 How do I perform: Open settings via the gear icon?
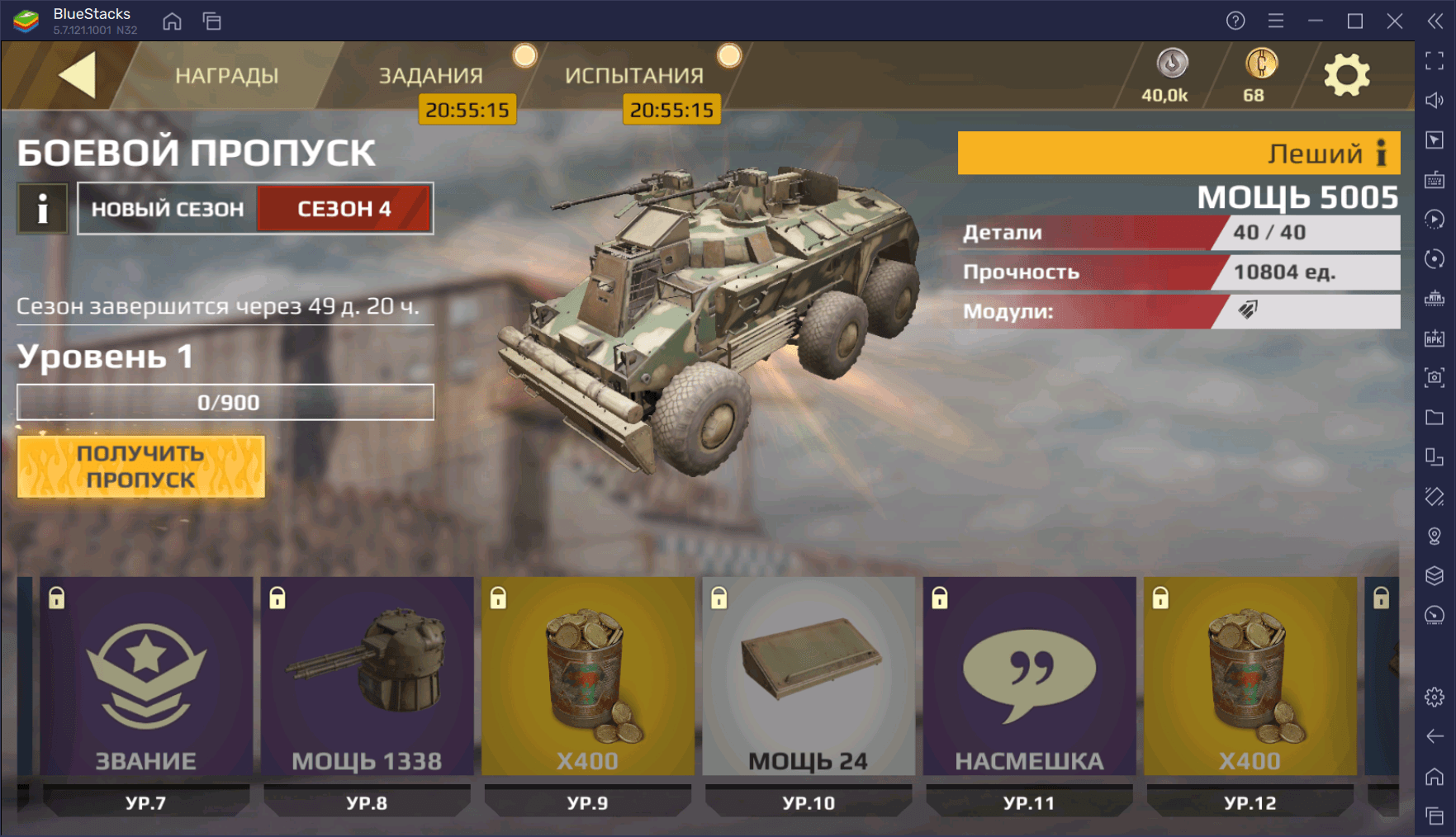[1346, 76]
